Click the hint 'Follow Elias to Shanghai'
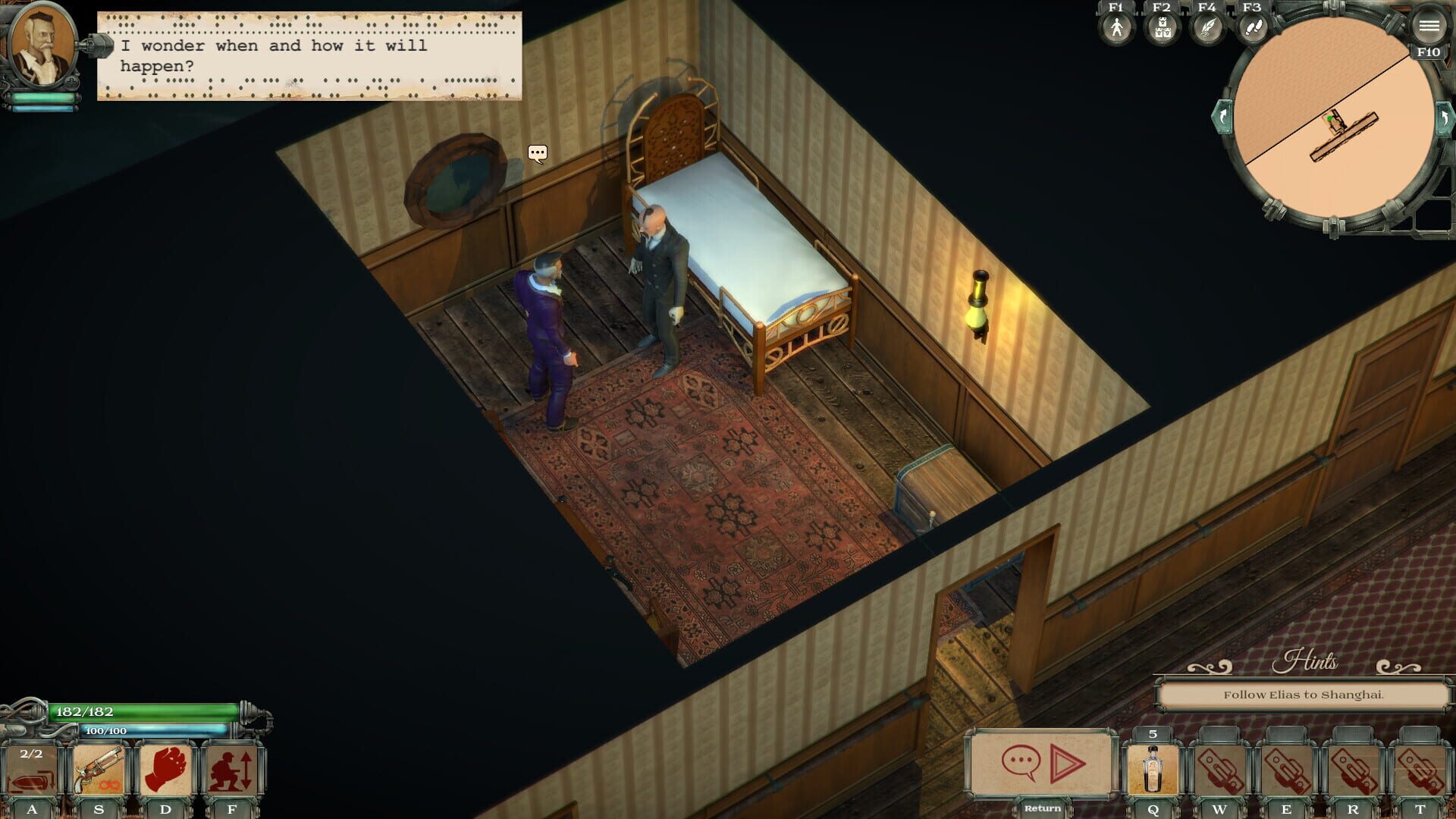 coord(1303,695)
